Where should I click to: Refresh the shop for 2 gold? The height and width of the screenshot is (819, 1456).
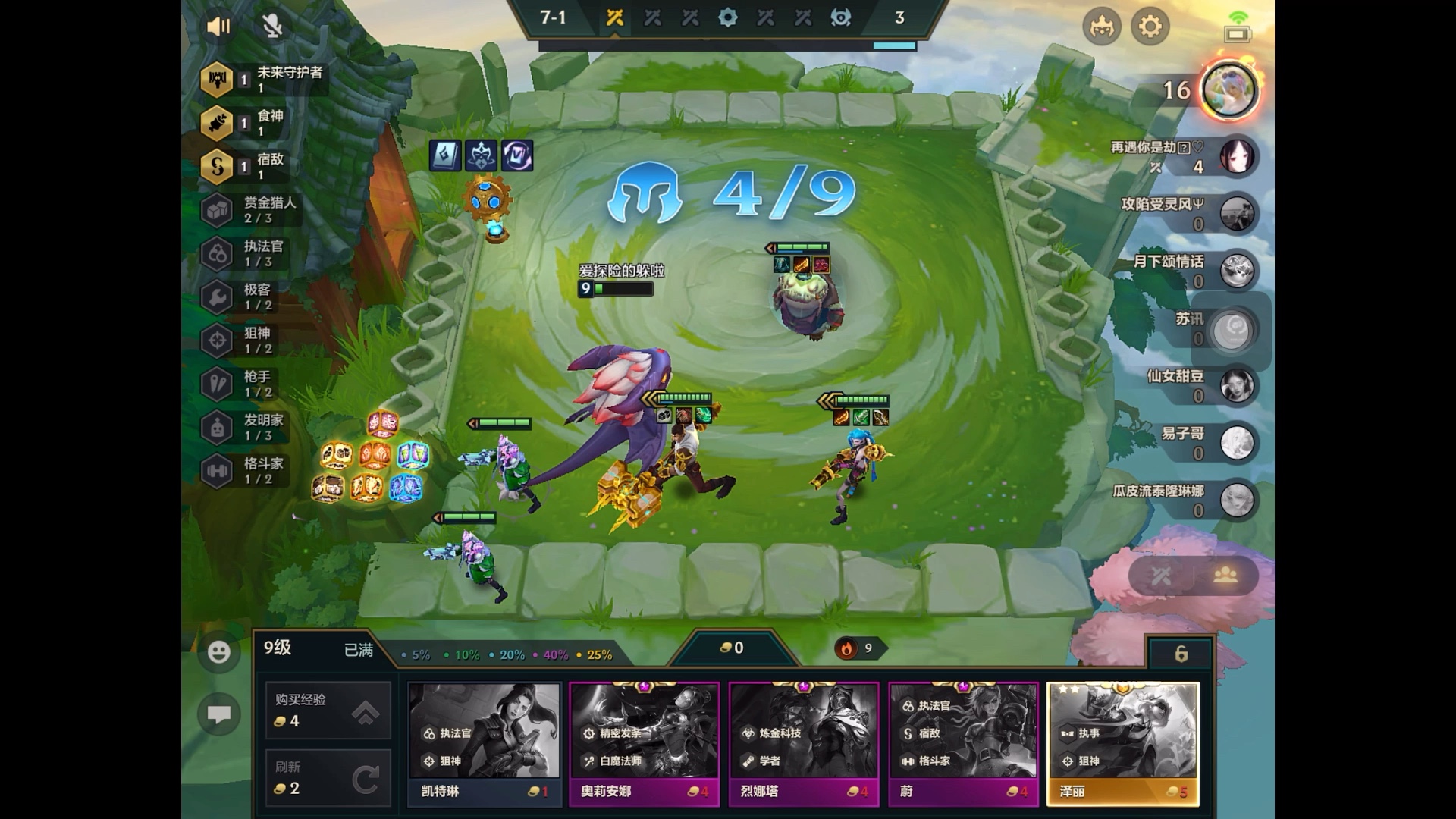point(328,778)
